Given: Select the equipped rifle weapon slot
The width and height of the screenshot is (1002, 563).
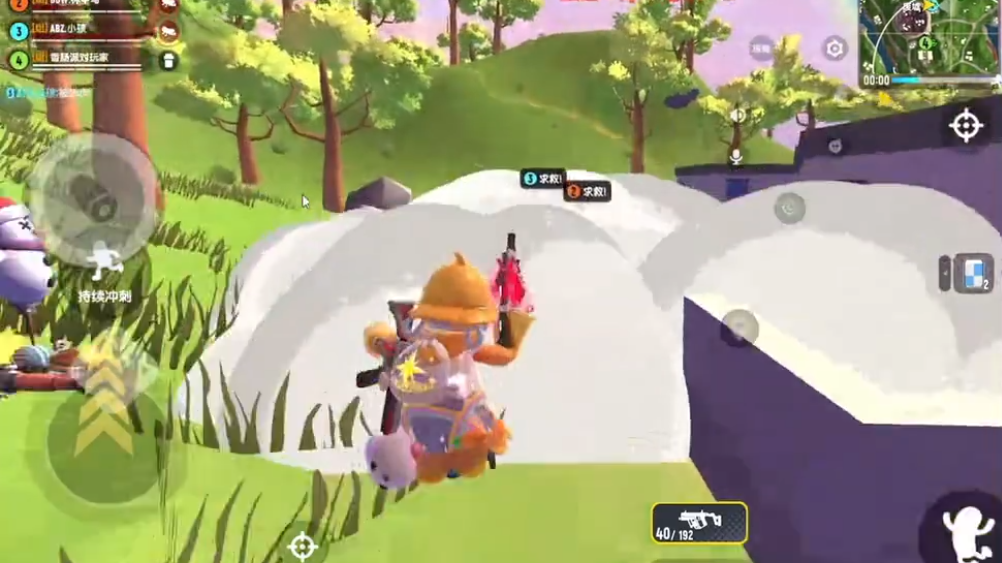Looking at the screenshot, I should coord(699,522).
